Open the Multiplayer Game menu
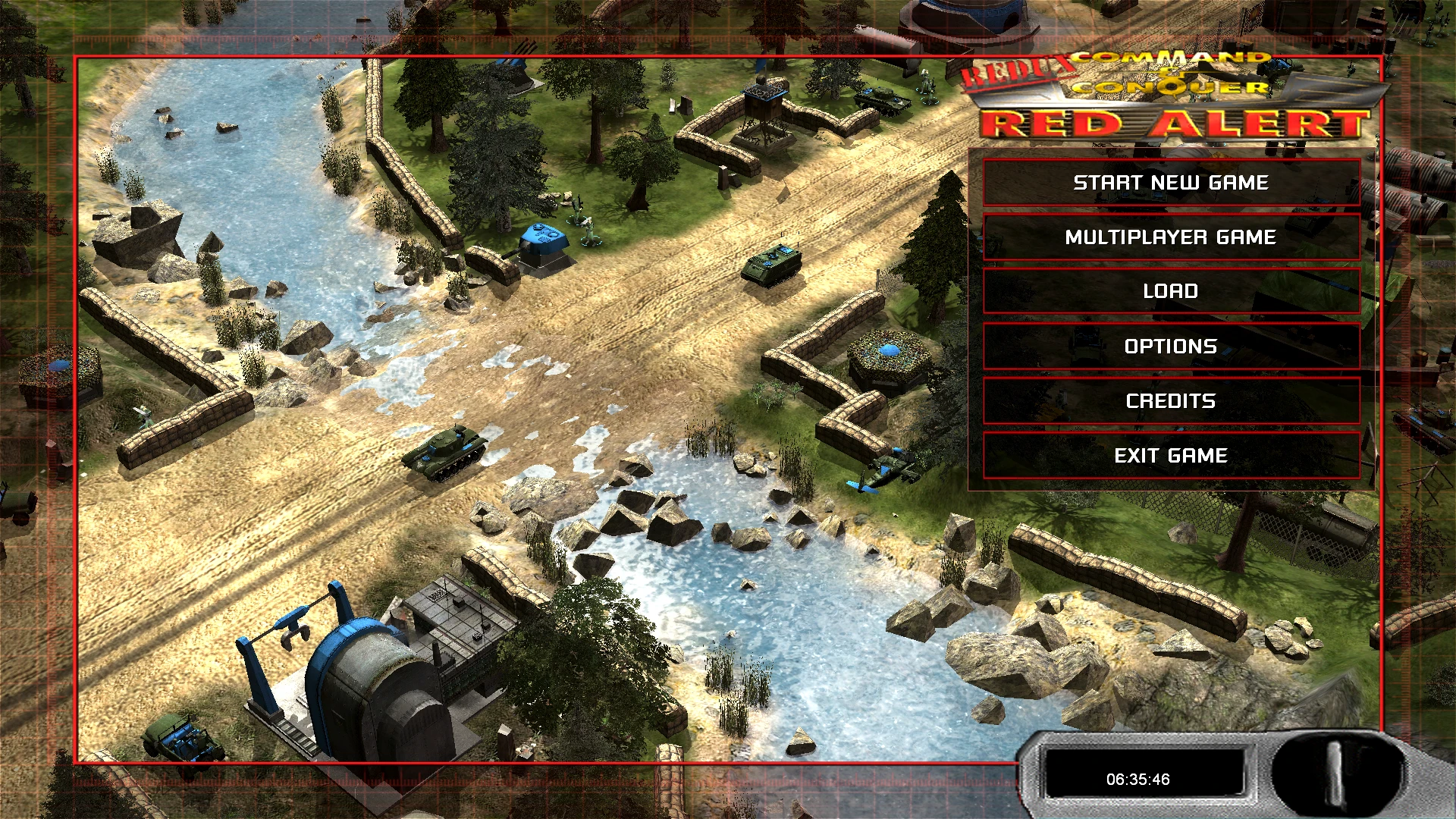The image size is (1456, 819). tap(1170, 237)
